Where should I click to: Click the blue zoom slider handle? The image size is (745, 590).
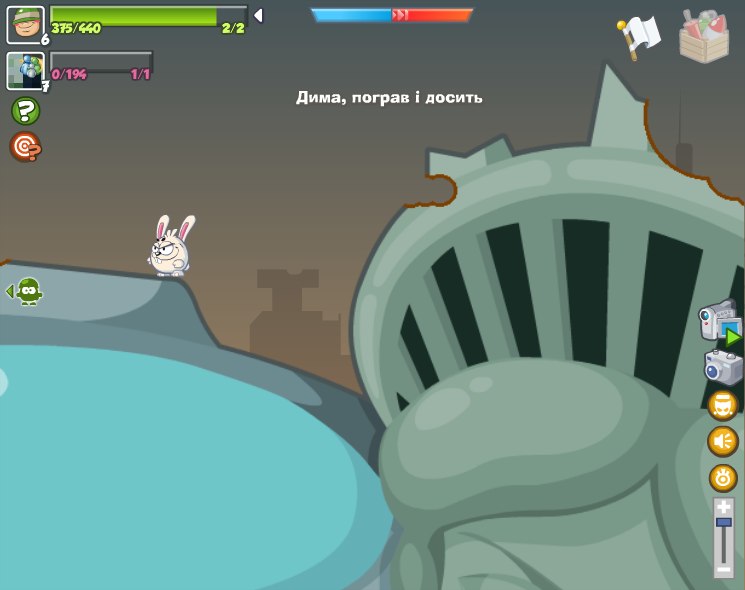coord(724,522)
